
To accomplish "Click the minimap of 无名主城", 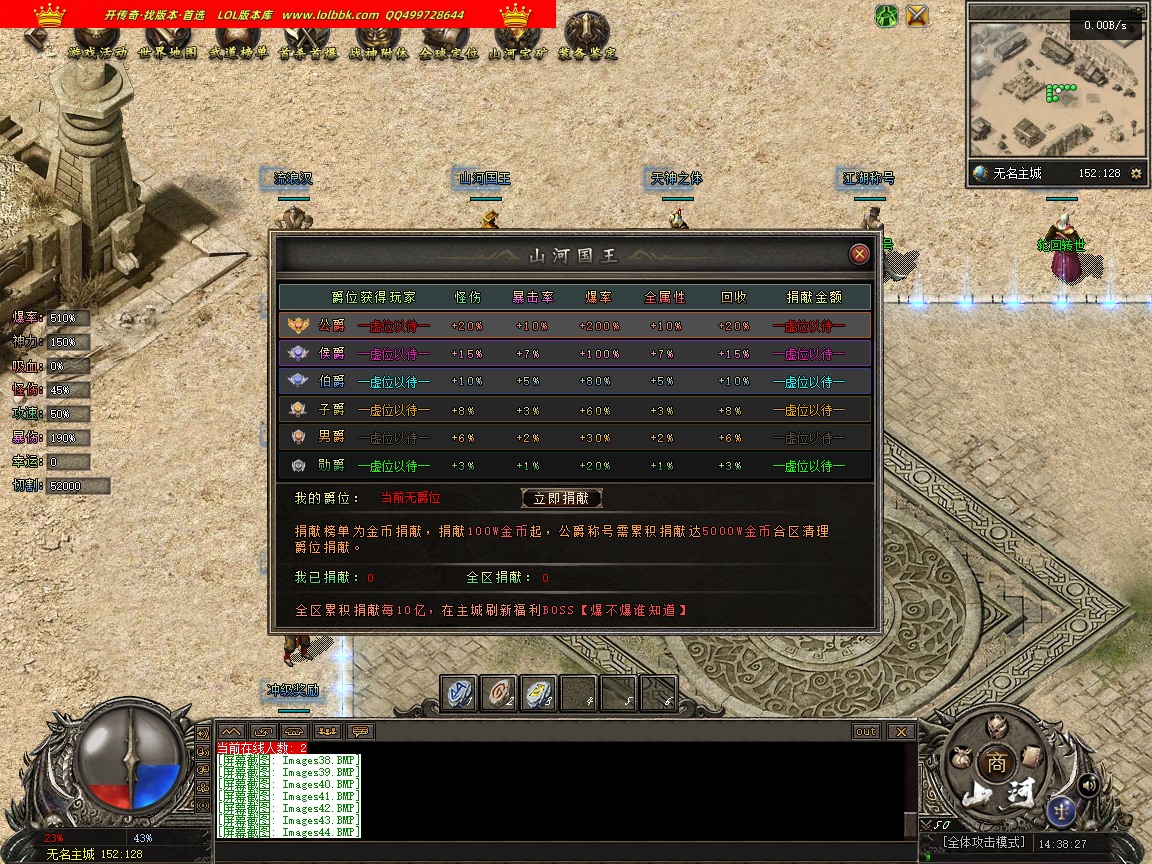I will (x=1055, y=90).
